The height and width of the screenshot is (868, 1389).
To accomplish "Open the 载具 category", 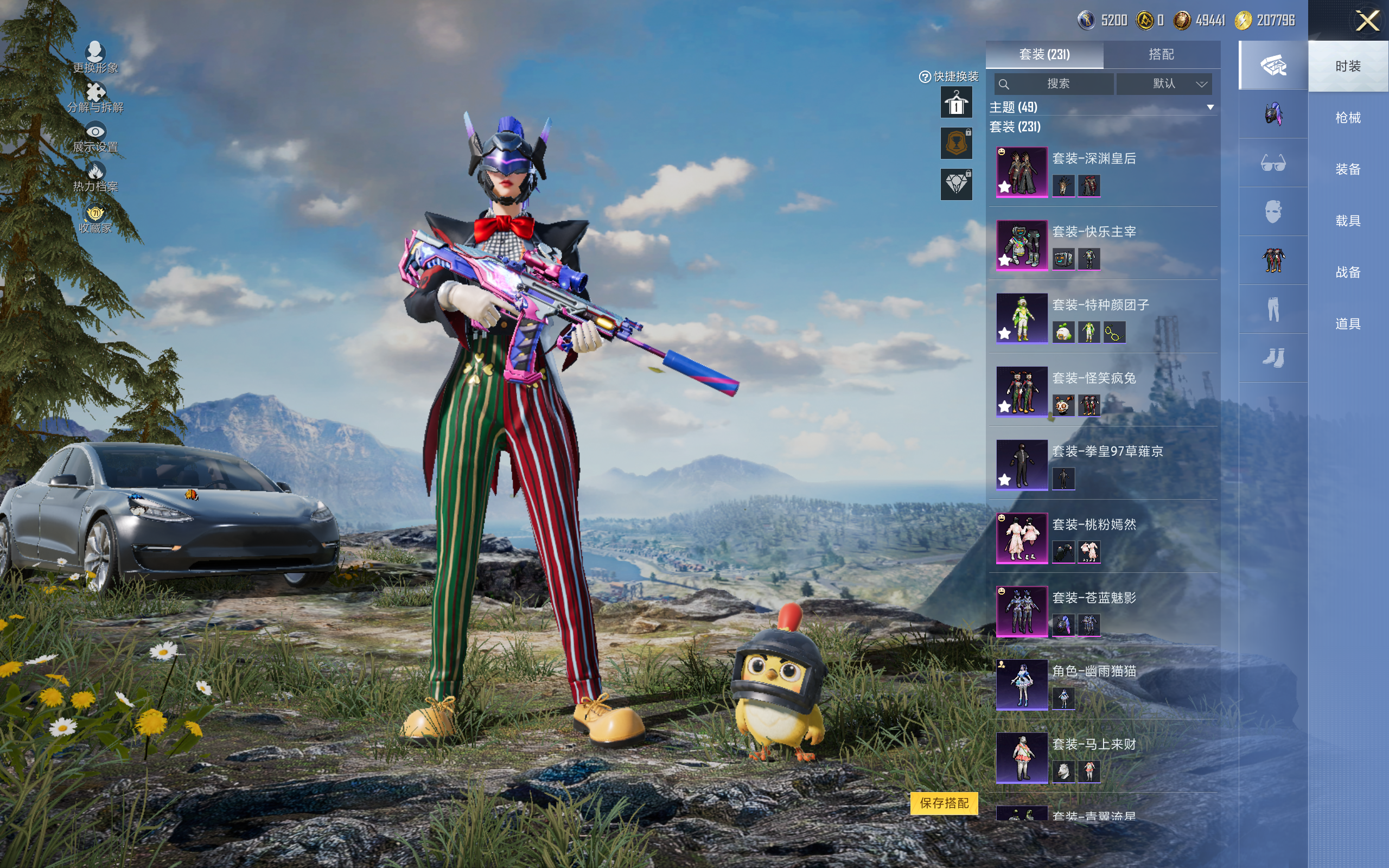I will click(x=1348, y=221).
